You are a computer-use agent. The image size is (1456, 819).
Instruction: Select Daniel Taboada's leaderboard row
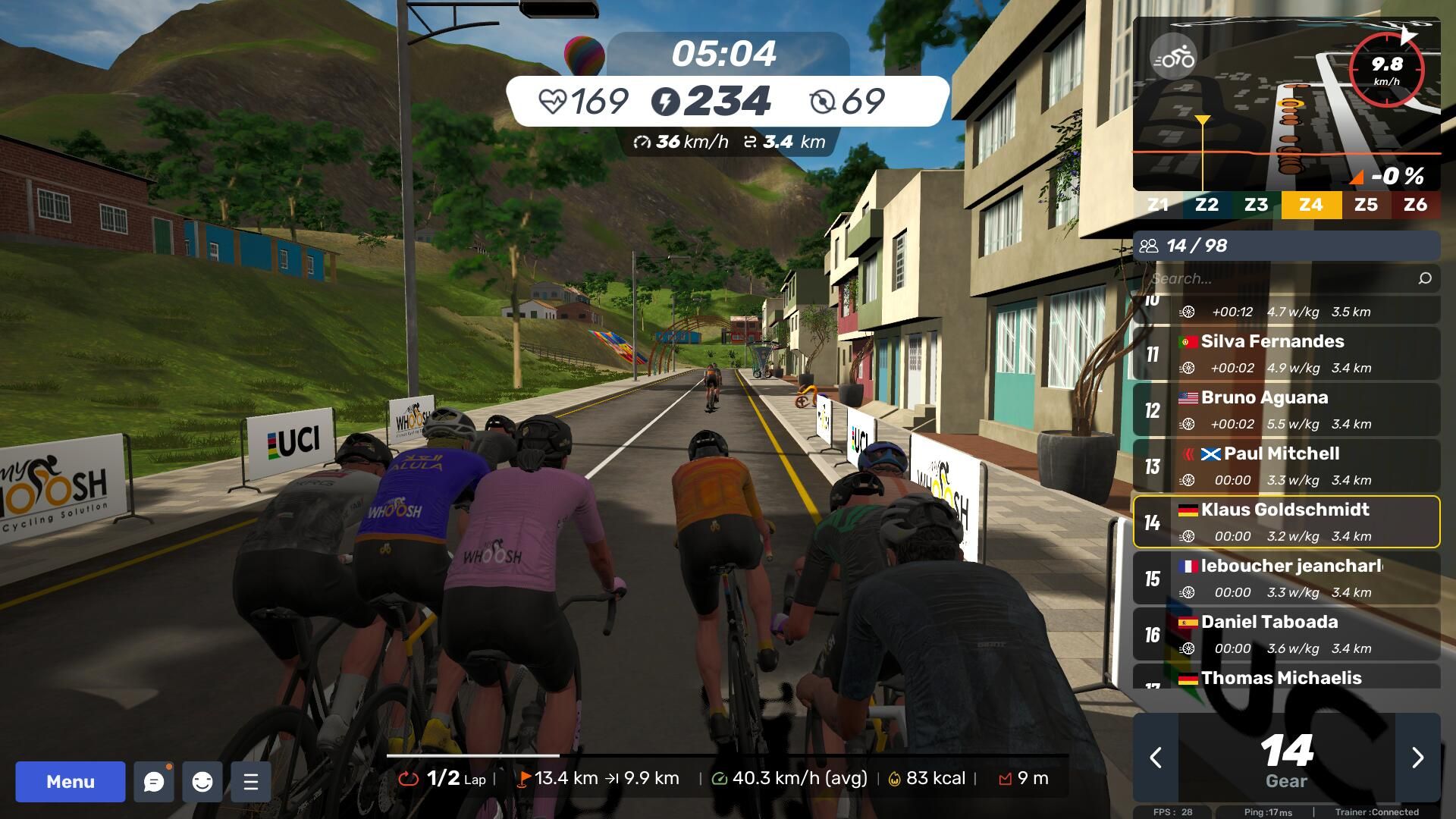click(x=1286, y=634)
